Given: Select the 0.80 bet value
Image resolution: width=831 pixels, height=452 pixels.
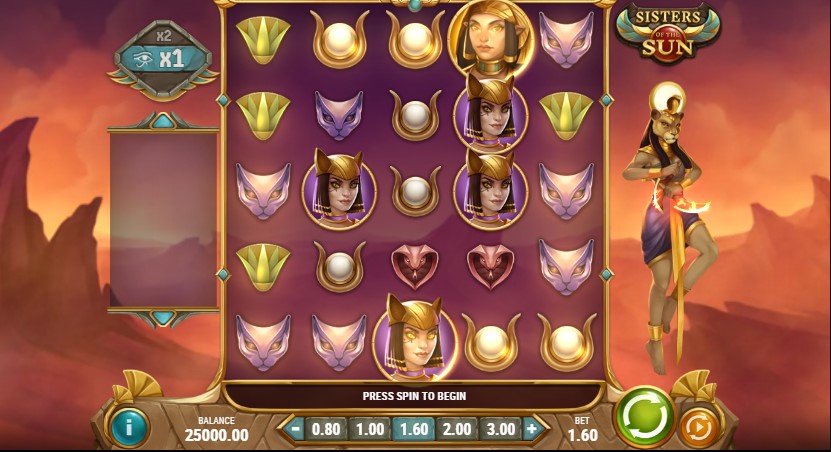Looking at the screenshot, I should point(327,429).
